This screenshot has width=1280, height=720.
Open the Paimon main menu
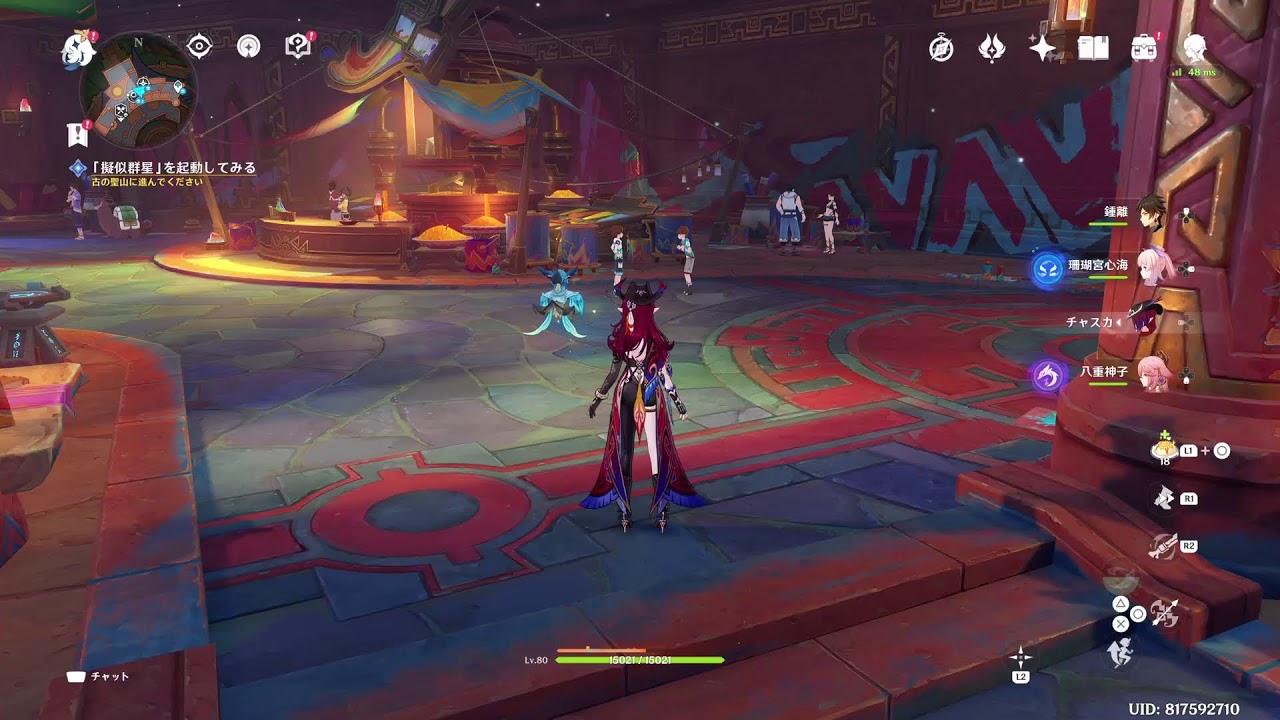click(77, 48)
